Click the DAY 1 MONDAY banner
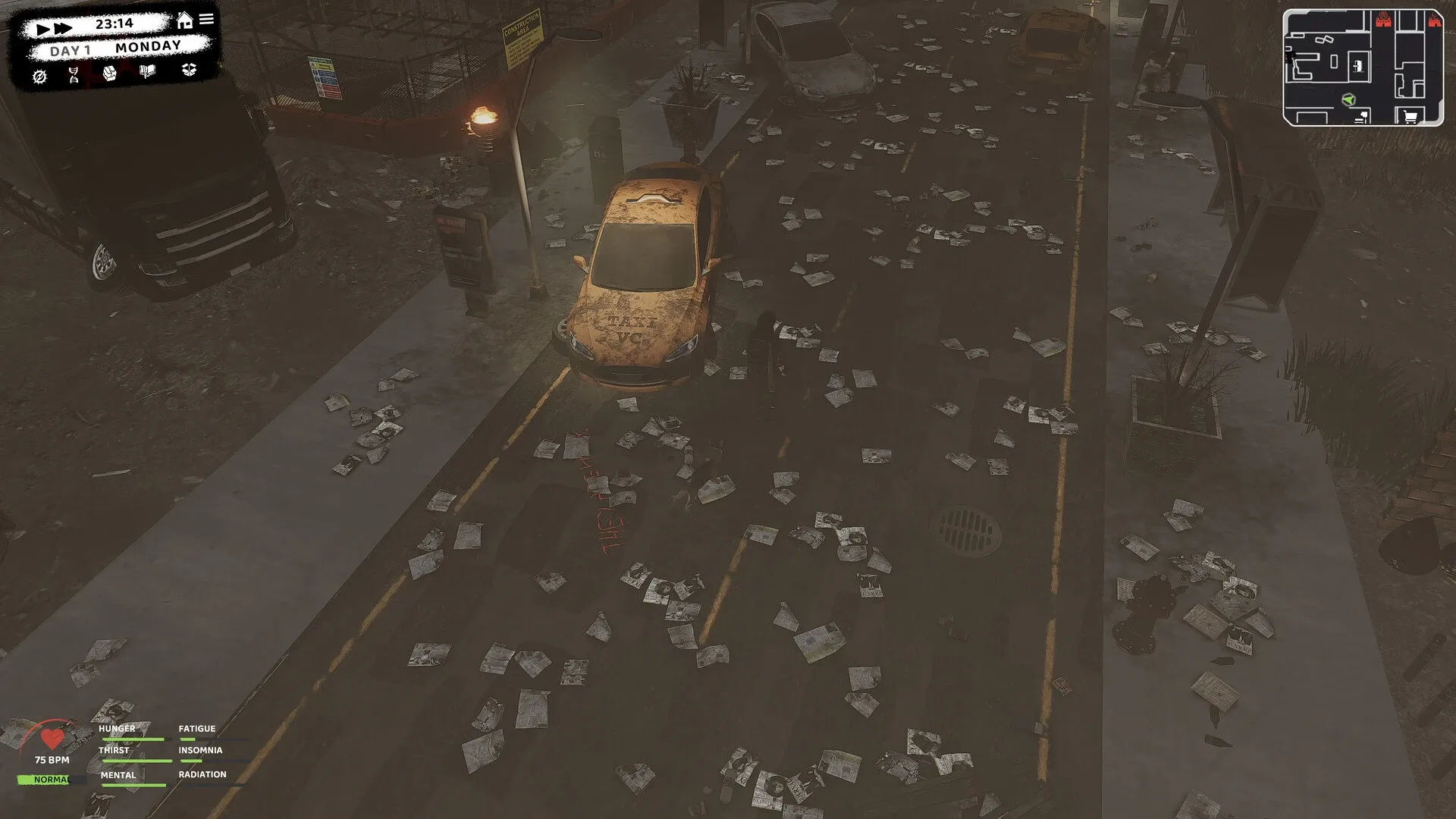Viewport: 1456px width, 819px height. (x=115, y=46)
